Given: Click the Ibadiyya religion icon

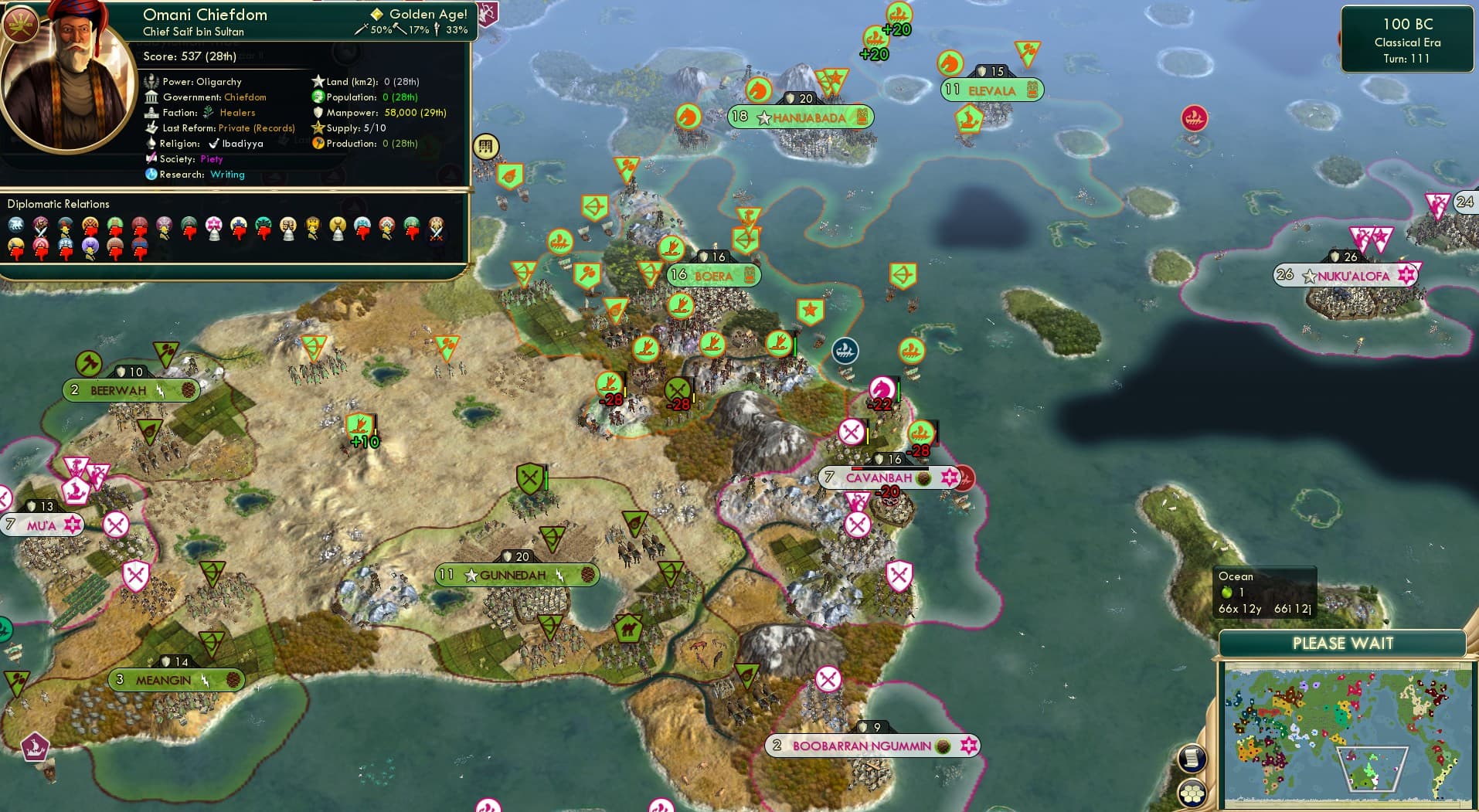Looking at the screenshot, I should [x=215, y=144].
